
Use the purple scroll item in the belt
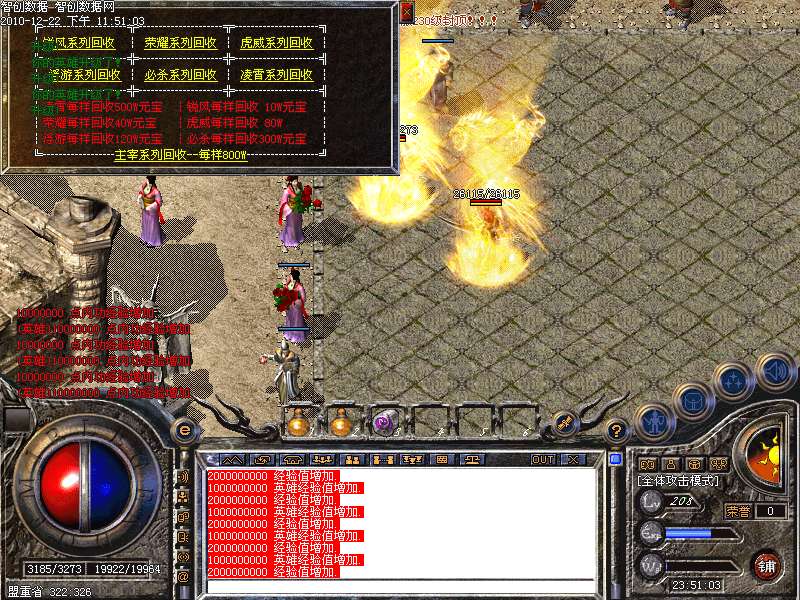tap(384, 423)
